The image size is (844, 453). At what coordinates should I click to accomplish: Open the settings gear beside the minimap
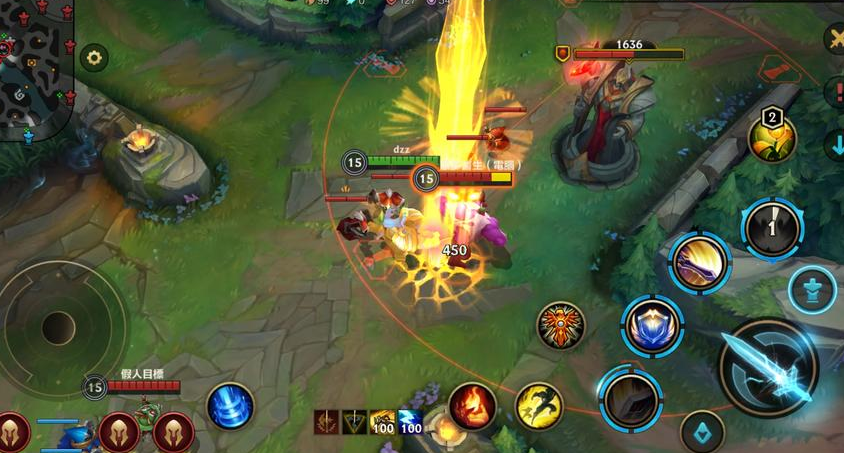click(x=94, y=57)
